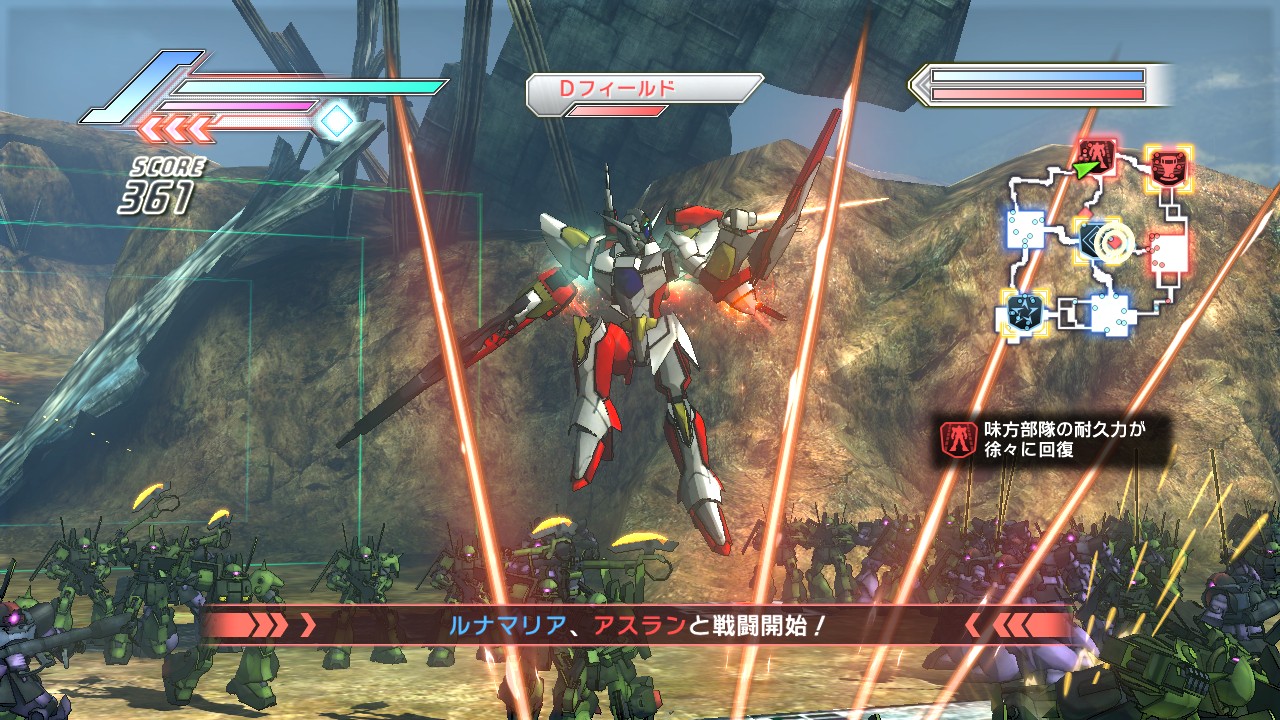
Task: Select the diamond SP gauge indicator
Action: (338, 121)
